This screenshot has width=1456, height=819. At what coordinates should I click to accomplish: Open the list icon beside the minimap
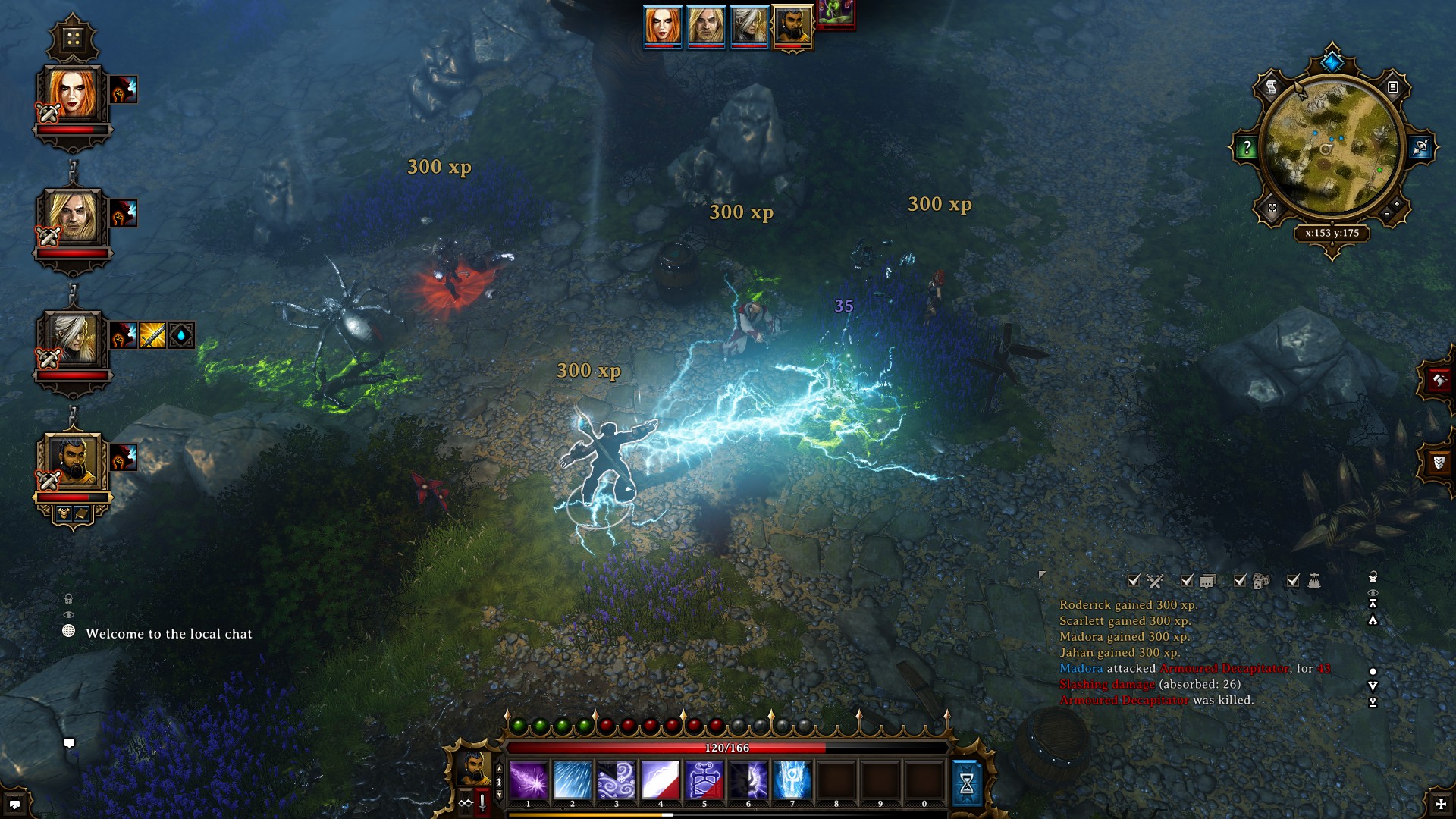click(1393, 88)
